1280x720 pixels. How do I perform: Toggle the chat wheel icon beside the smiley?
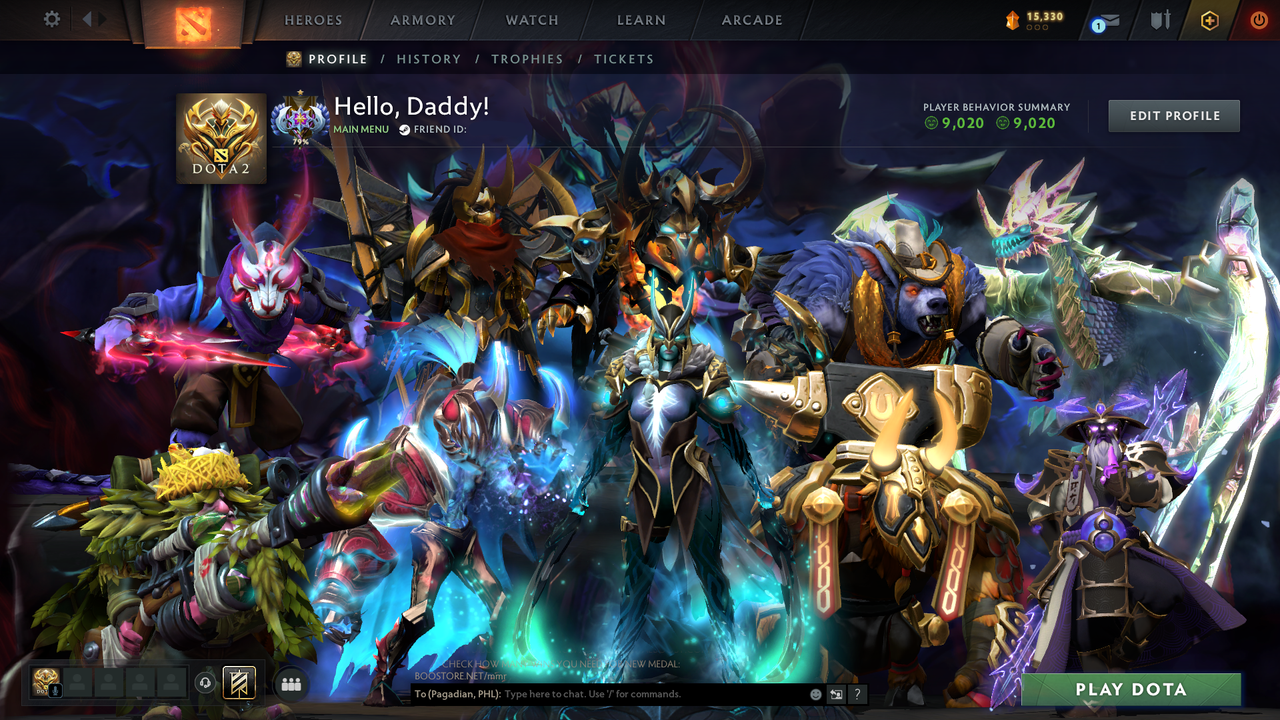pyautogui.click(x=836, y=694)
